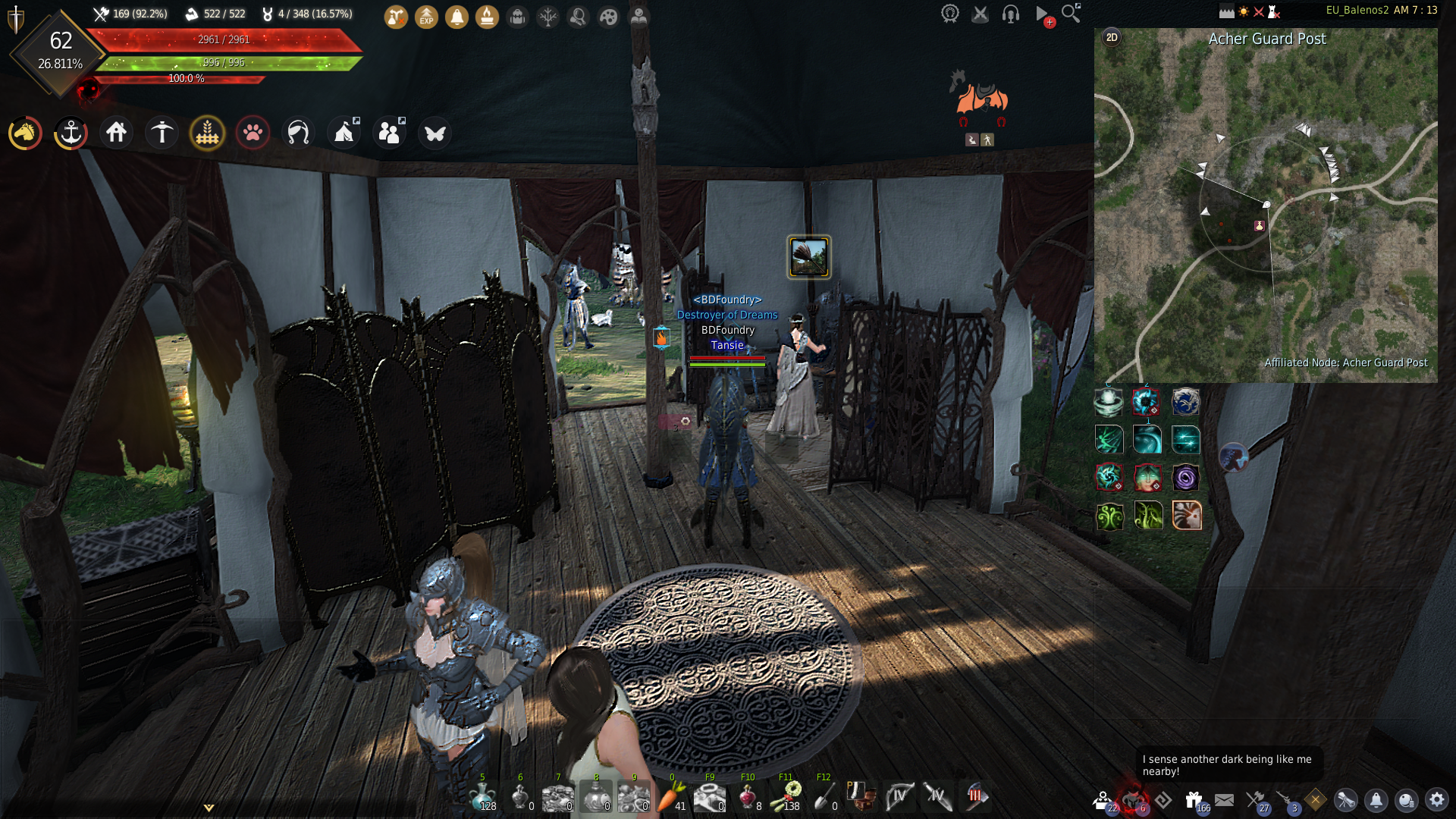Open the house residence icon
The image size is (1456, 819).
click(116, 133)
